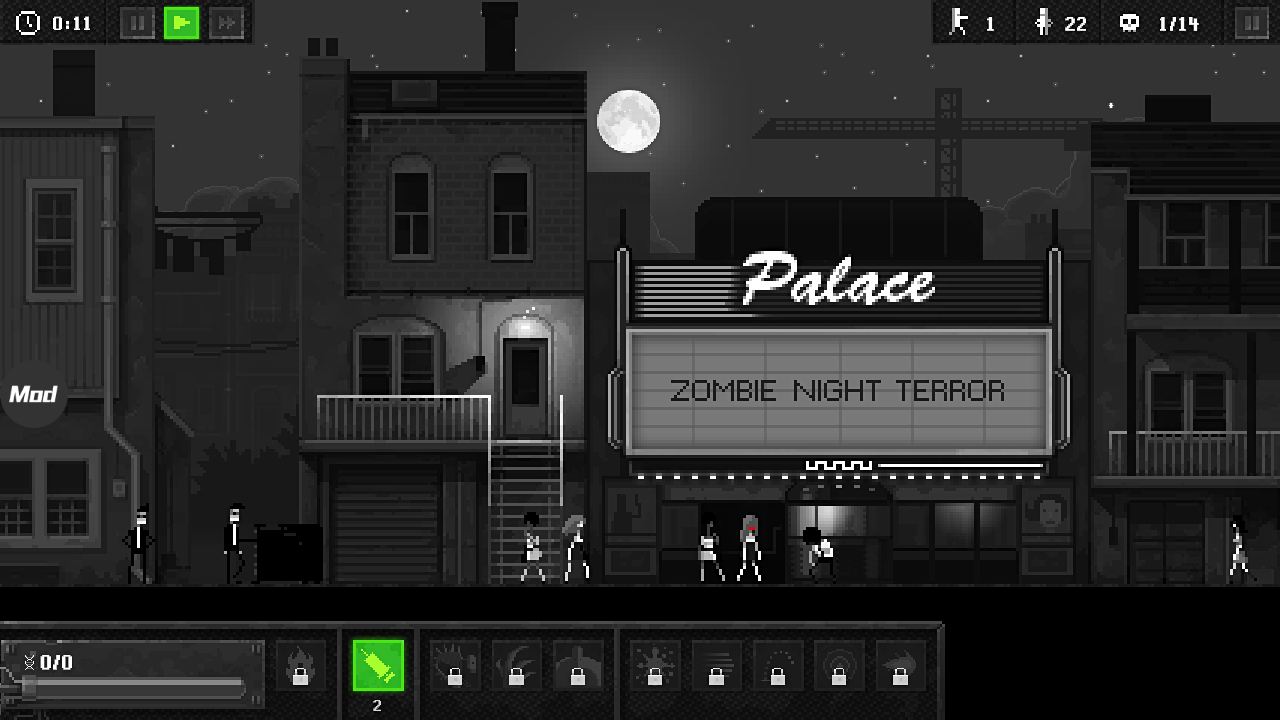Open the round Mod overlay button
This screenshot has height=720, width=1280.
coord(33,394)
